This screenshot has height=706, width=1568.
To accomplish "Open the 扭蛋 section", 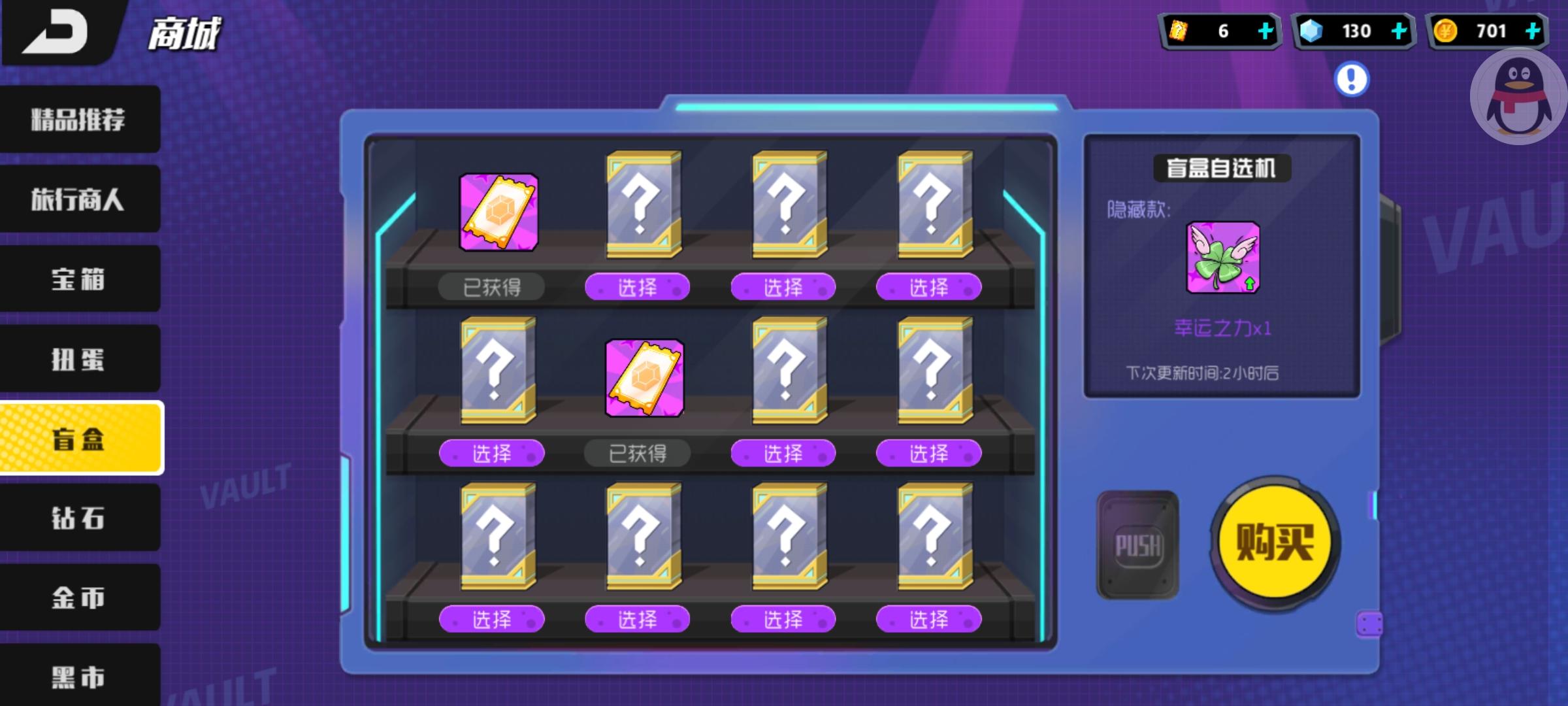I will pos(78,358).
